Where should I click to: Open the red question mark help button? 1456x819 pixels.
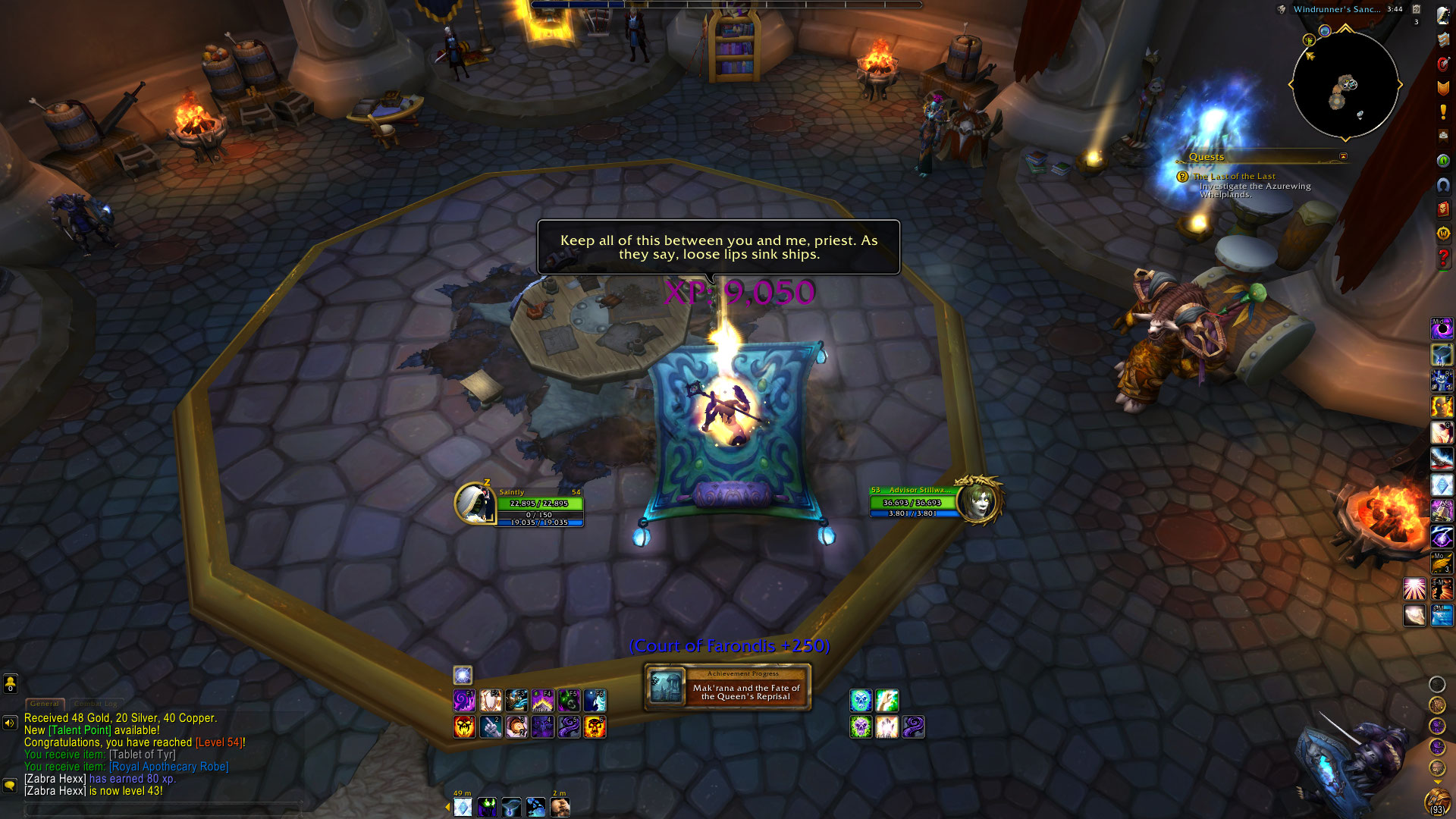pos(1443,259)
